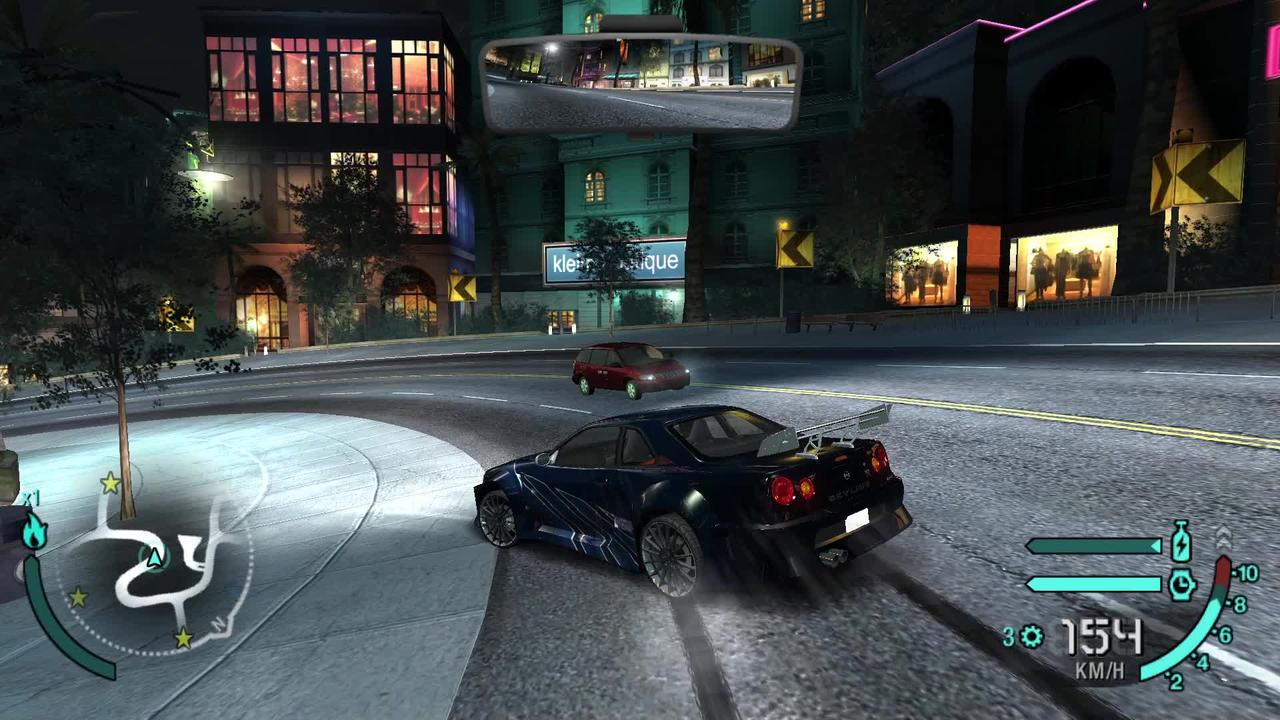
Task: Click the star marker at the top of the minimap
Action: 108,482
